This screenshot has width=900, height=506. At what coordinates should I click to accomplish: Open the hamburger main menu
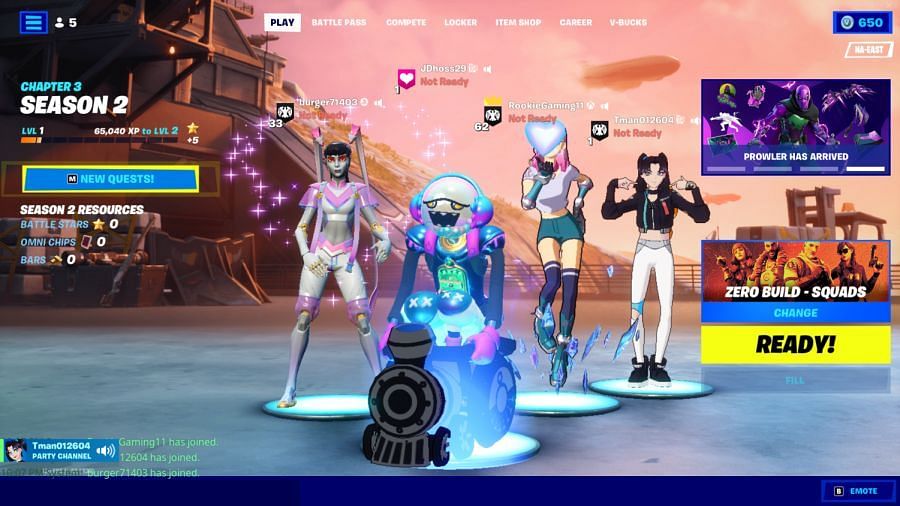34,22
